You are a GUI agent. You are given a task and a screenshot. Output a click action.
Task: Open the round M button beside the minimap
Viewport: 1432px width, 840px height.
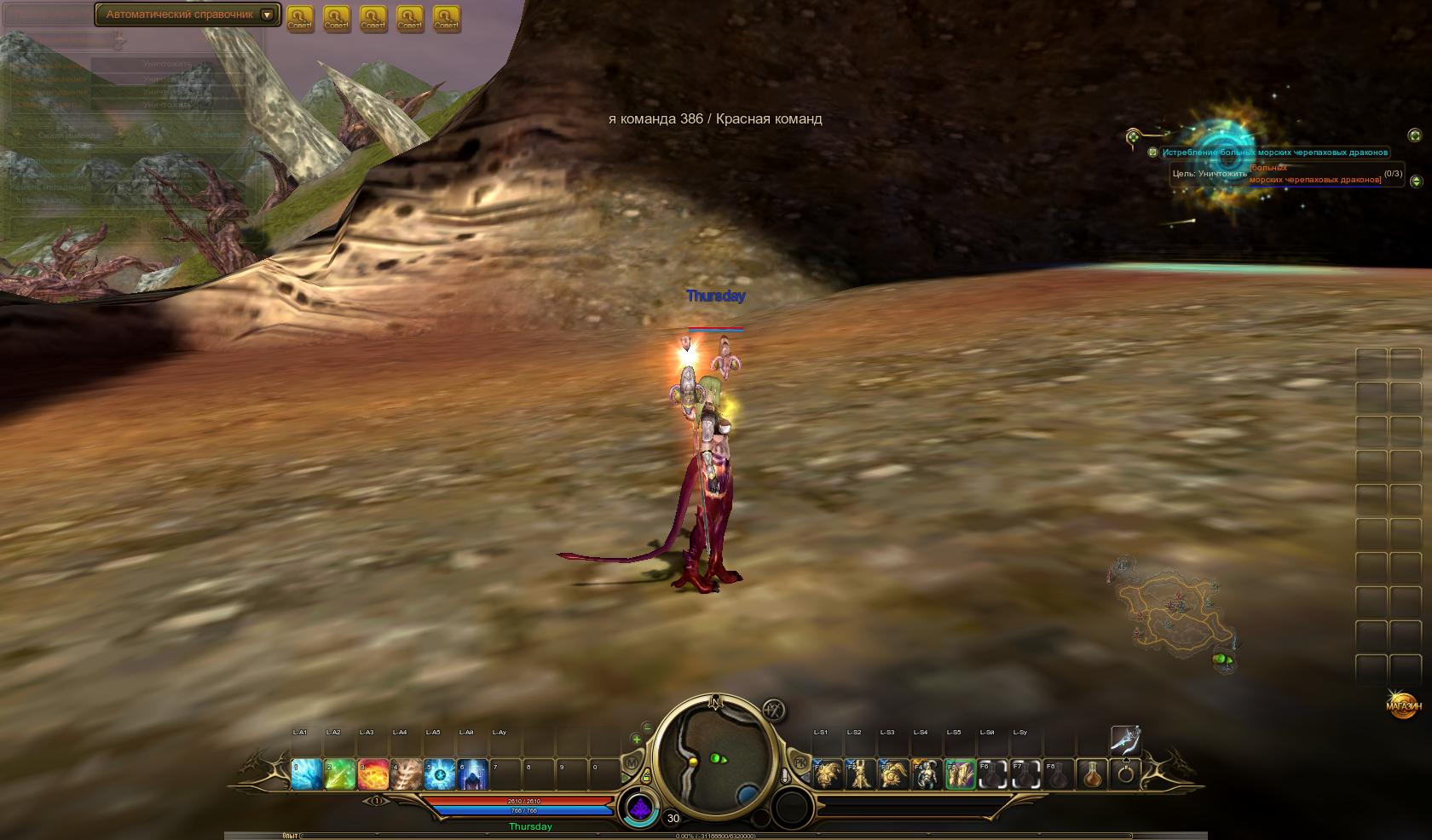pyautogui.click(x=632, y=762)
